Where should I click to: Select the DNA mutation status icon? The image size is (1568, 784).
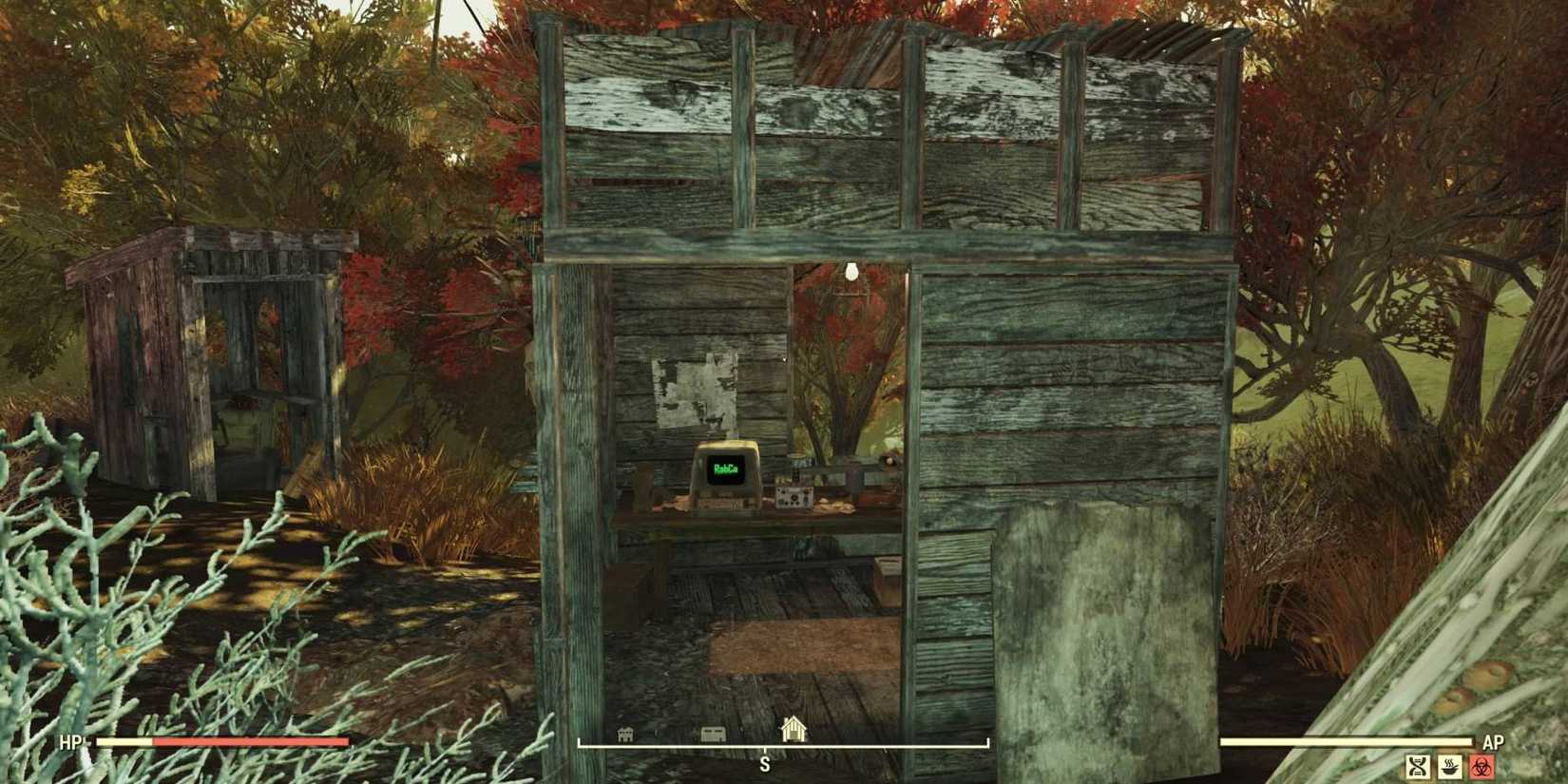1416,767
